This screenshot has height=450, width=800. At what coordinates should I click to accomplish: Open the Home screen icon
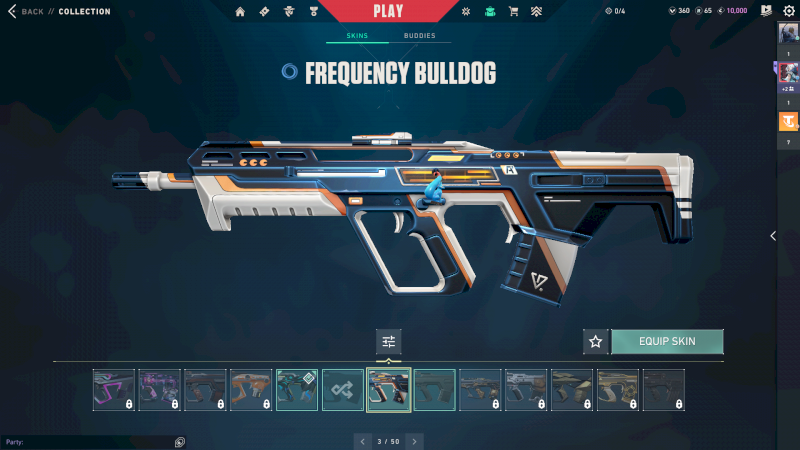pyautogui.click(x=240, y=11)
